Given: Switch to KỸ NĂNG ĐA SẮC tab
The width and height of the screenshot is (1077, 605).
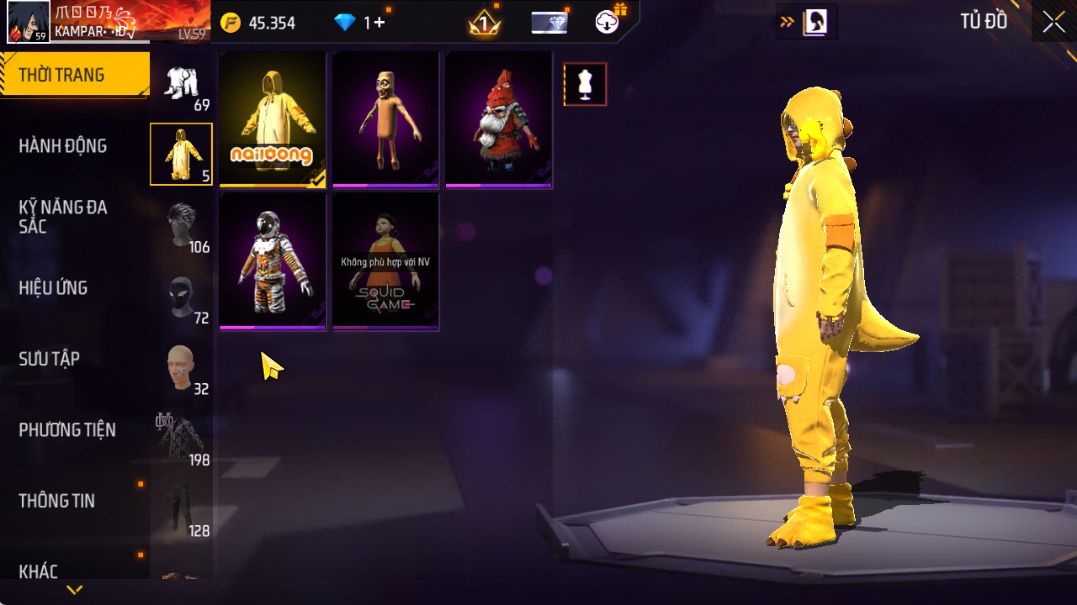Looking at the screenshot, I should tap(63, 217).
